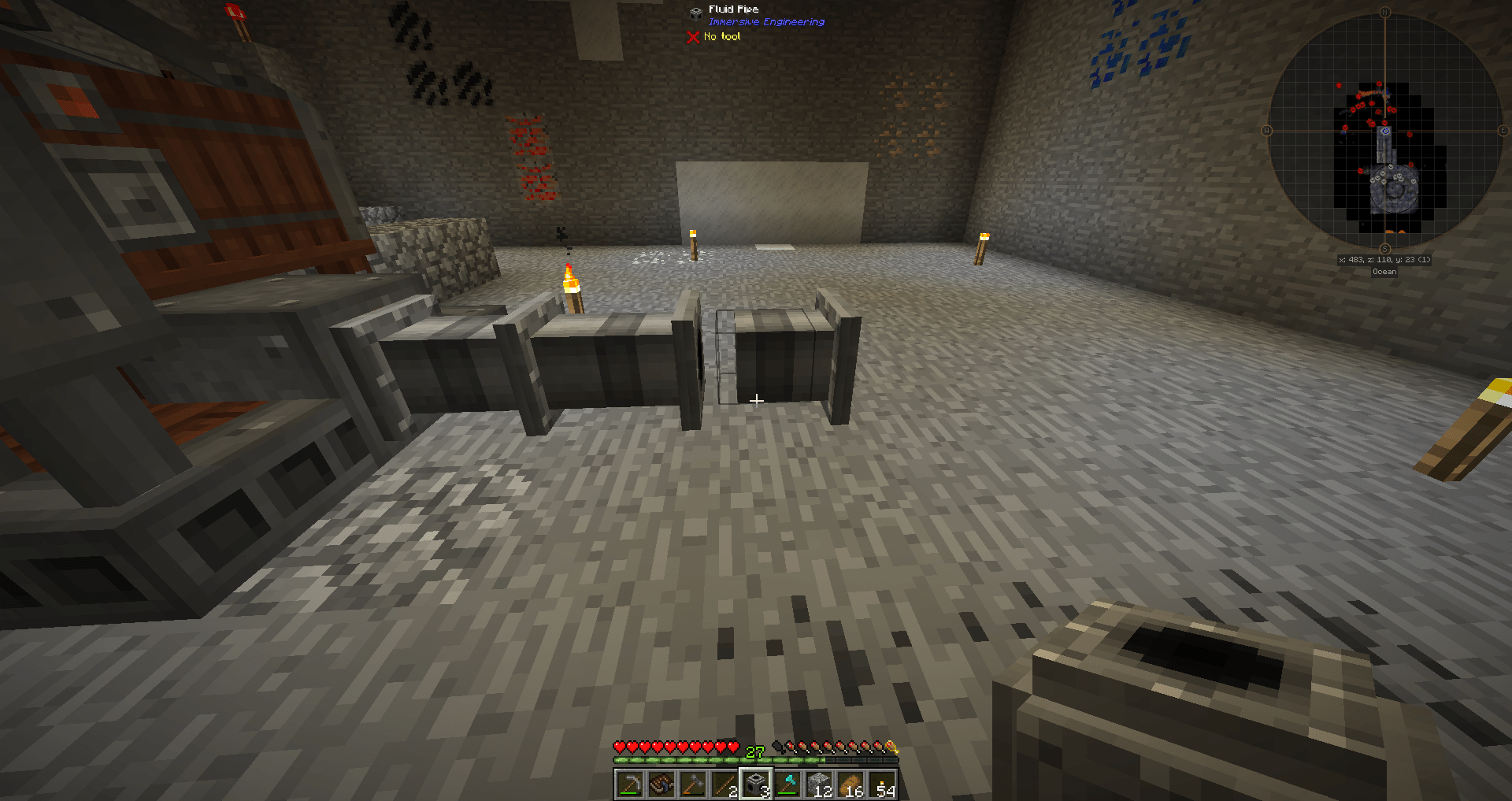Click the North marker on the minimap
1512x801 pixels.
[x=1384, y=12]
